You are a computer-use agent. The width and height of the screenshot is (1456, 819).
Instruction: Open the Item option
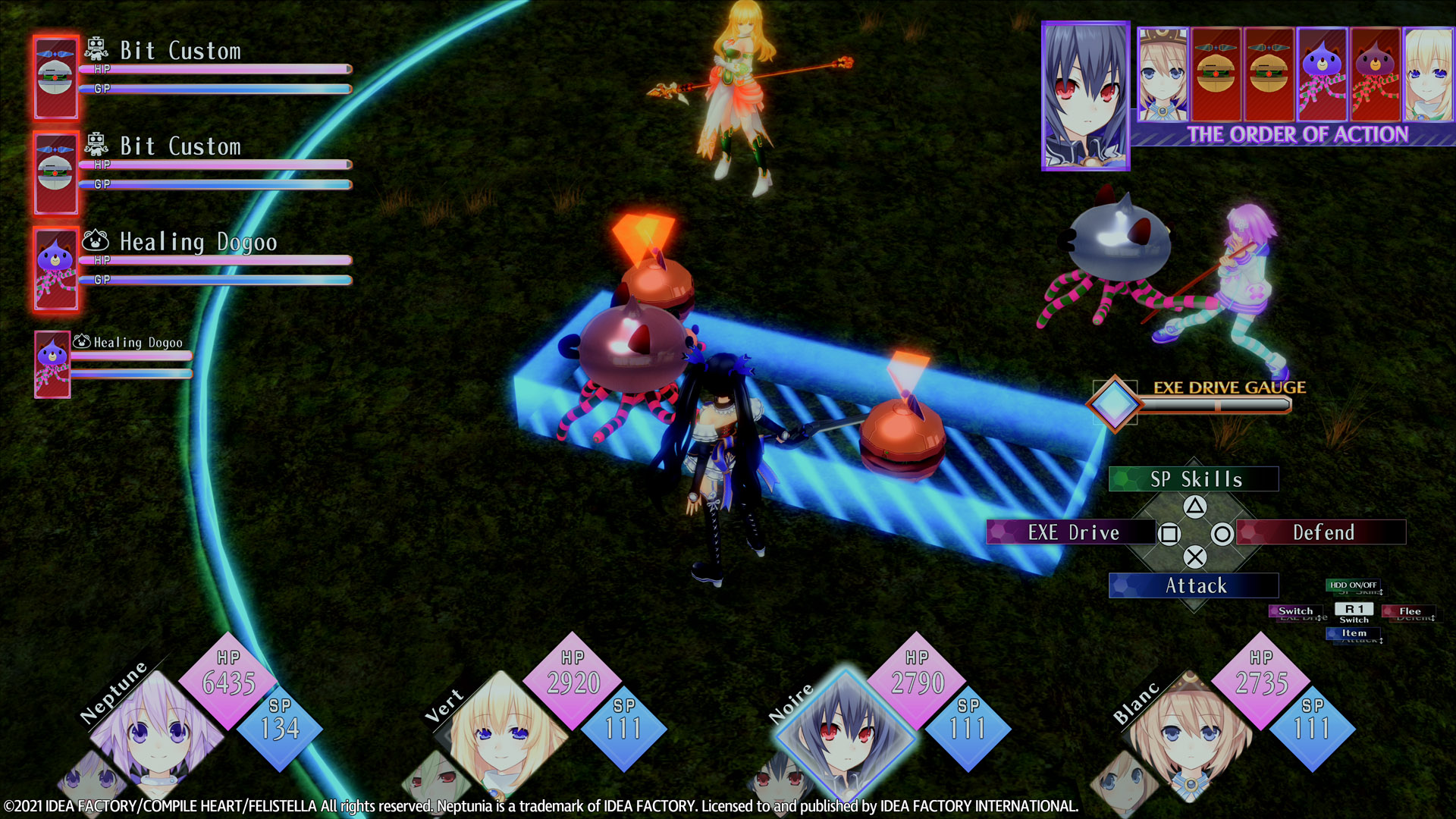pos(1354,633)
